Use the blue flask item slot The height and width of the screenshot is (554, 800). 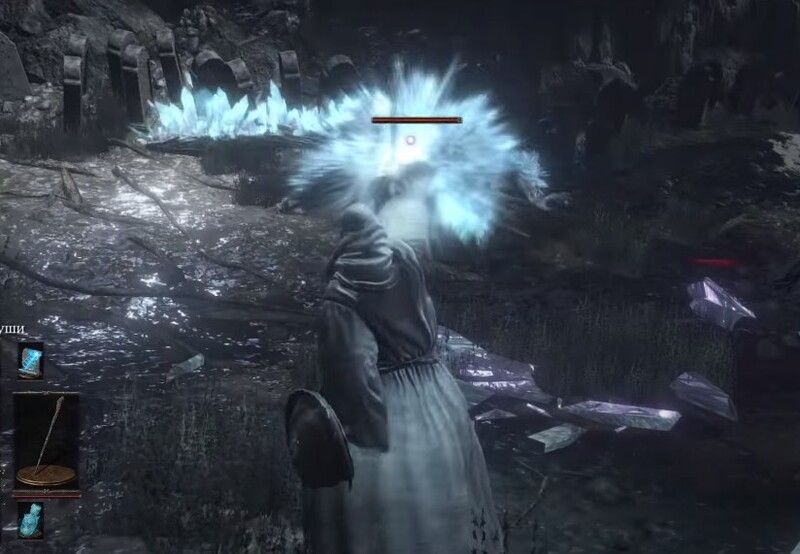[30, 518]
